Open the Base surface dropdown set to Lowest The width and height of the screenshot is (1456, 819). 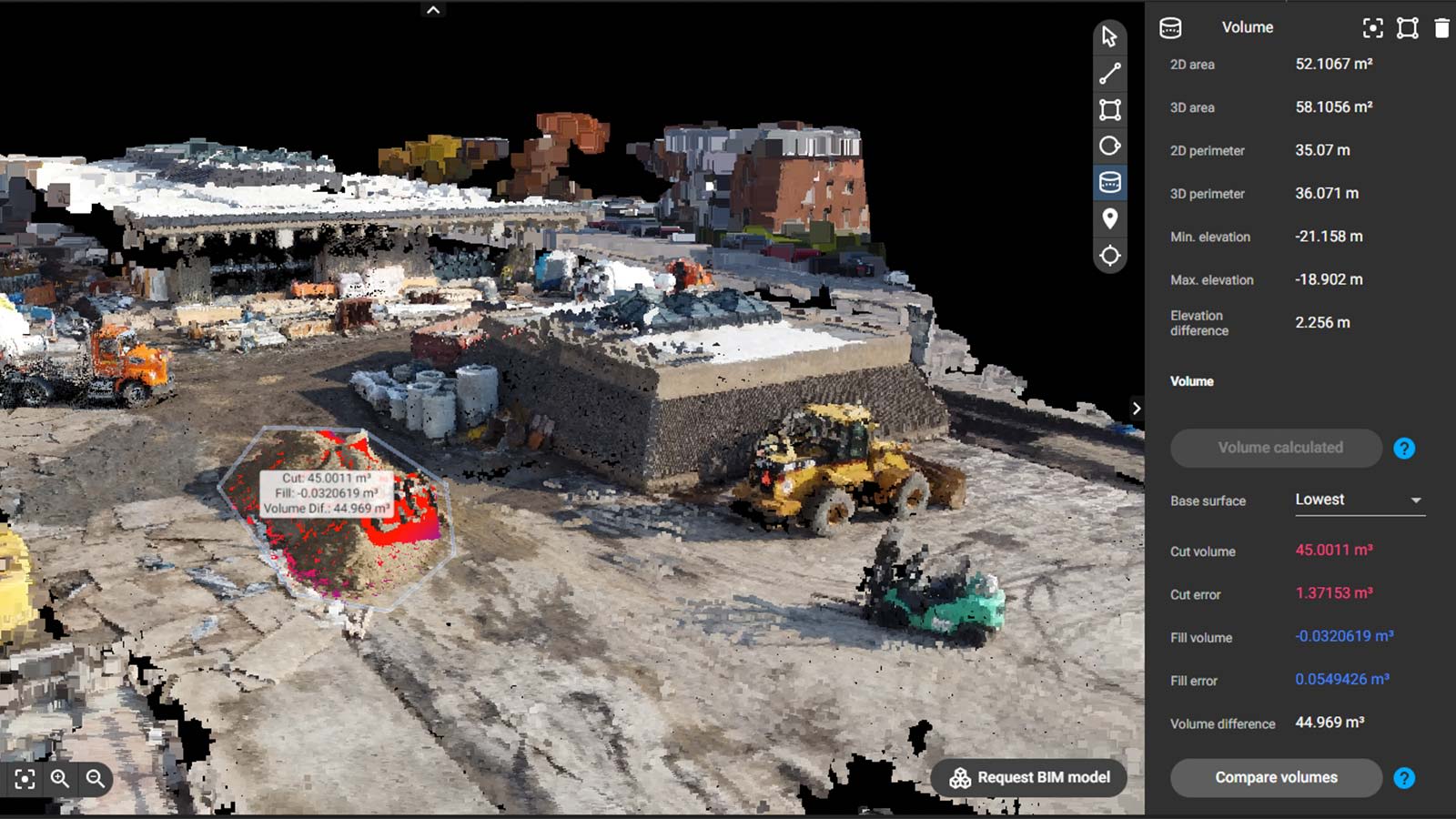tap(1358, 500)
